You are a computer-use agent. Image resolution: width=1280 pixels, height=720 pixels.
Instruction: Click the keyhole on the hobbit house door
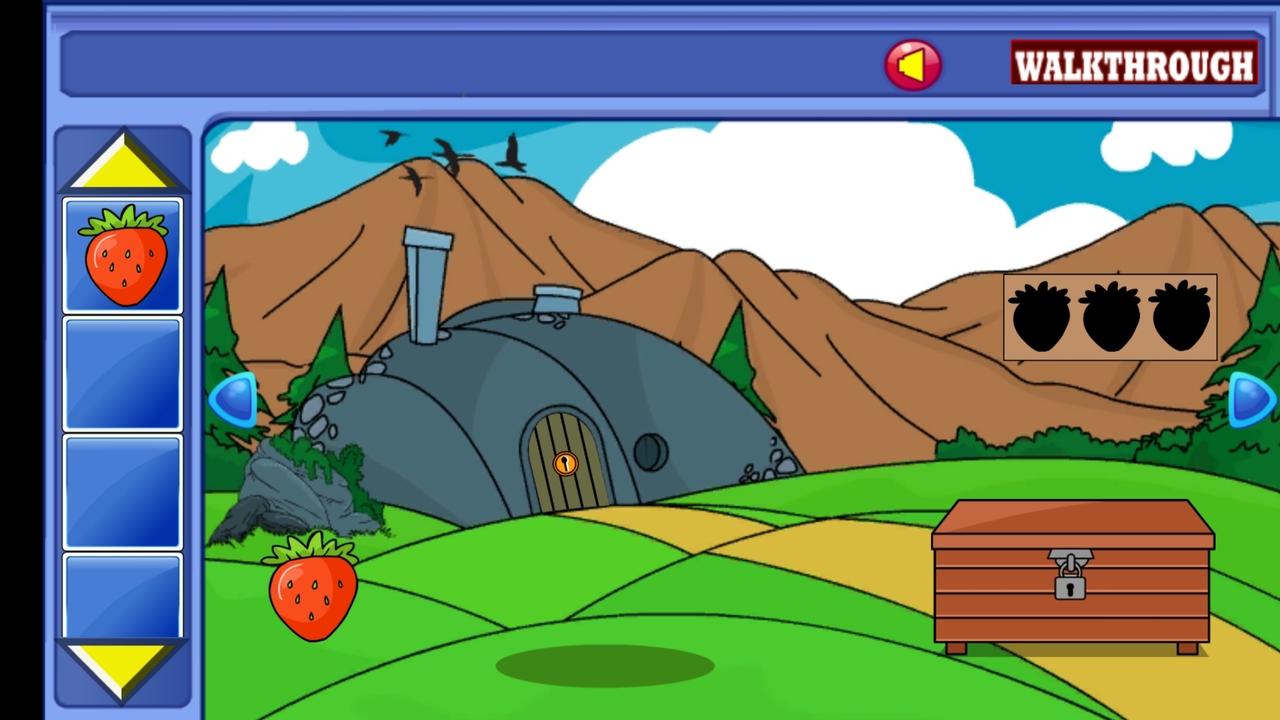566,462
